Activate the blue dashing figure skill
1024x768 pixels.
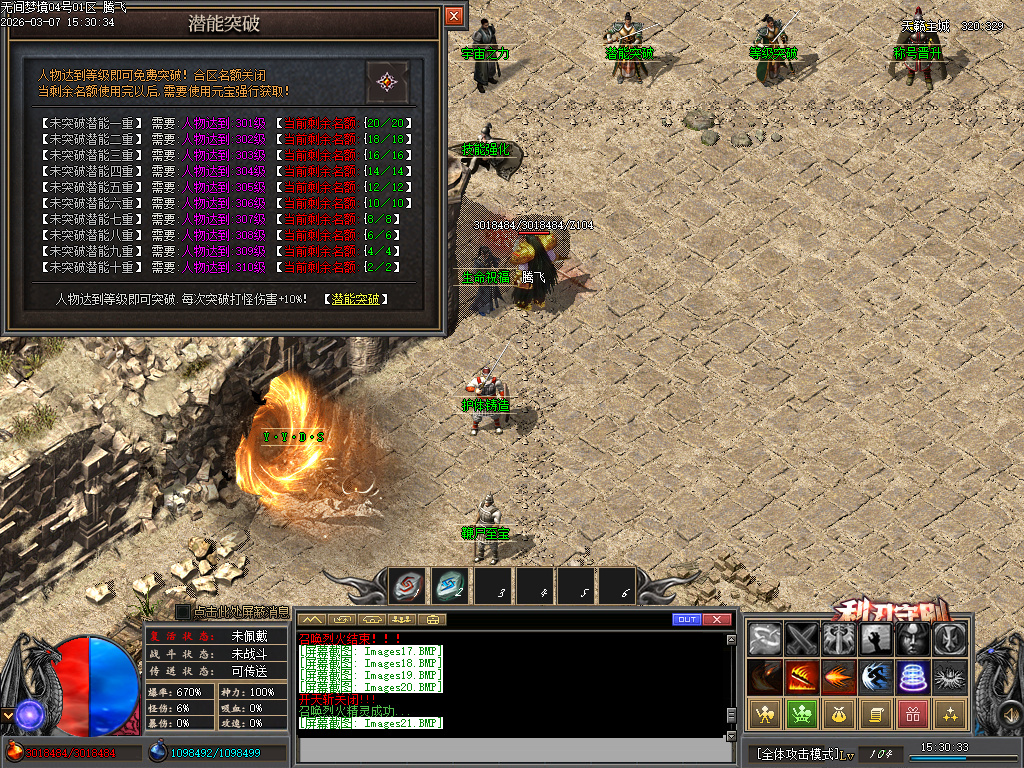(x=875, y=677)
